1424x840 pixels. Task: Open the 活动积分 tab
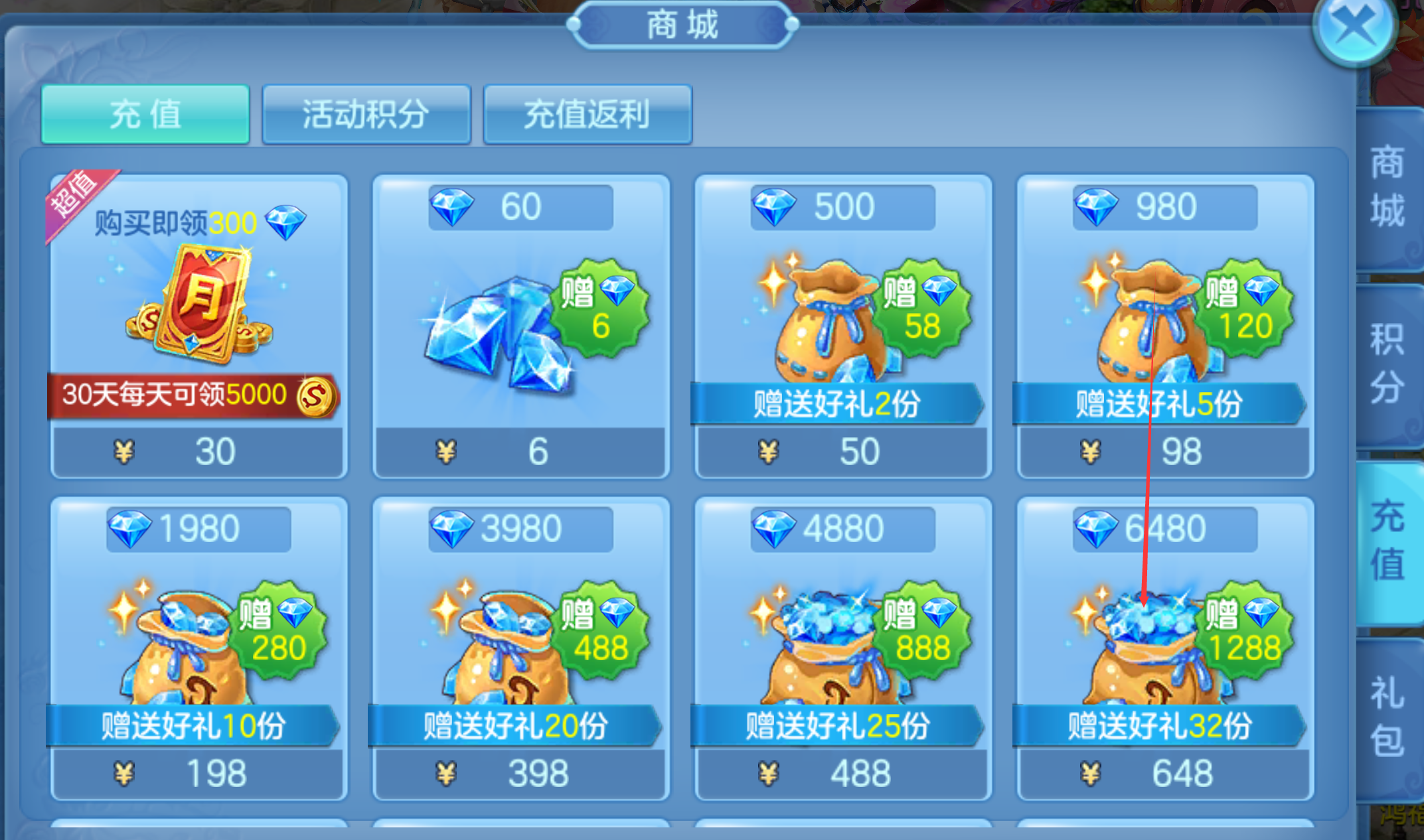366,114
